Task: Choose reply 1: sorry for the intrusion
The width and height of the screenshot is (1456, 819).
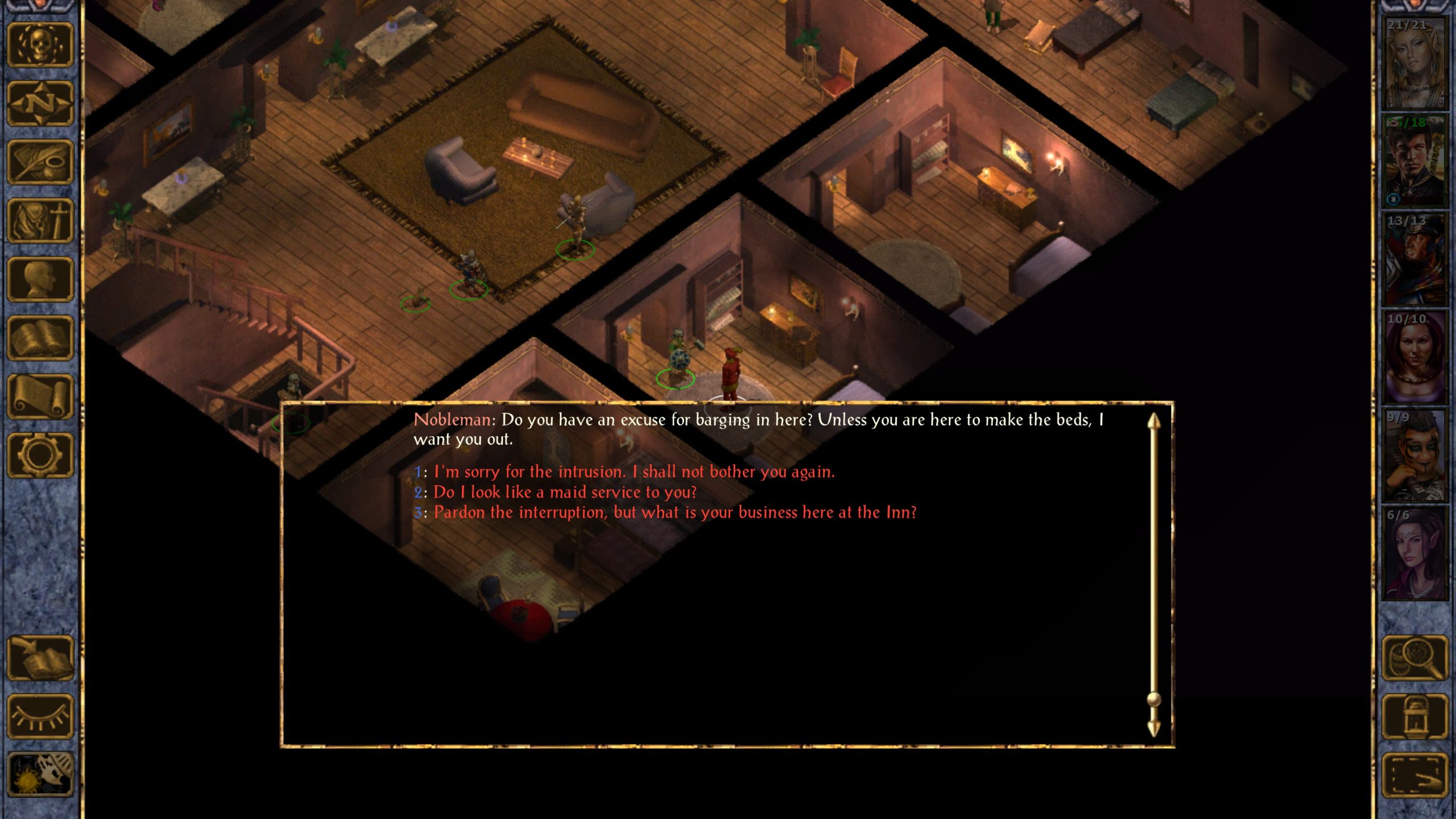Action: 634,472
